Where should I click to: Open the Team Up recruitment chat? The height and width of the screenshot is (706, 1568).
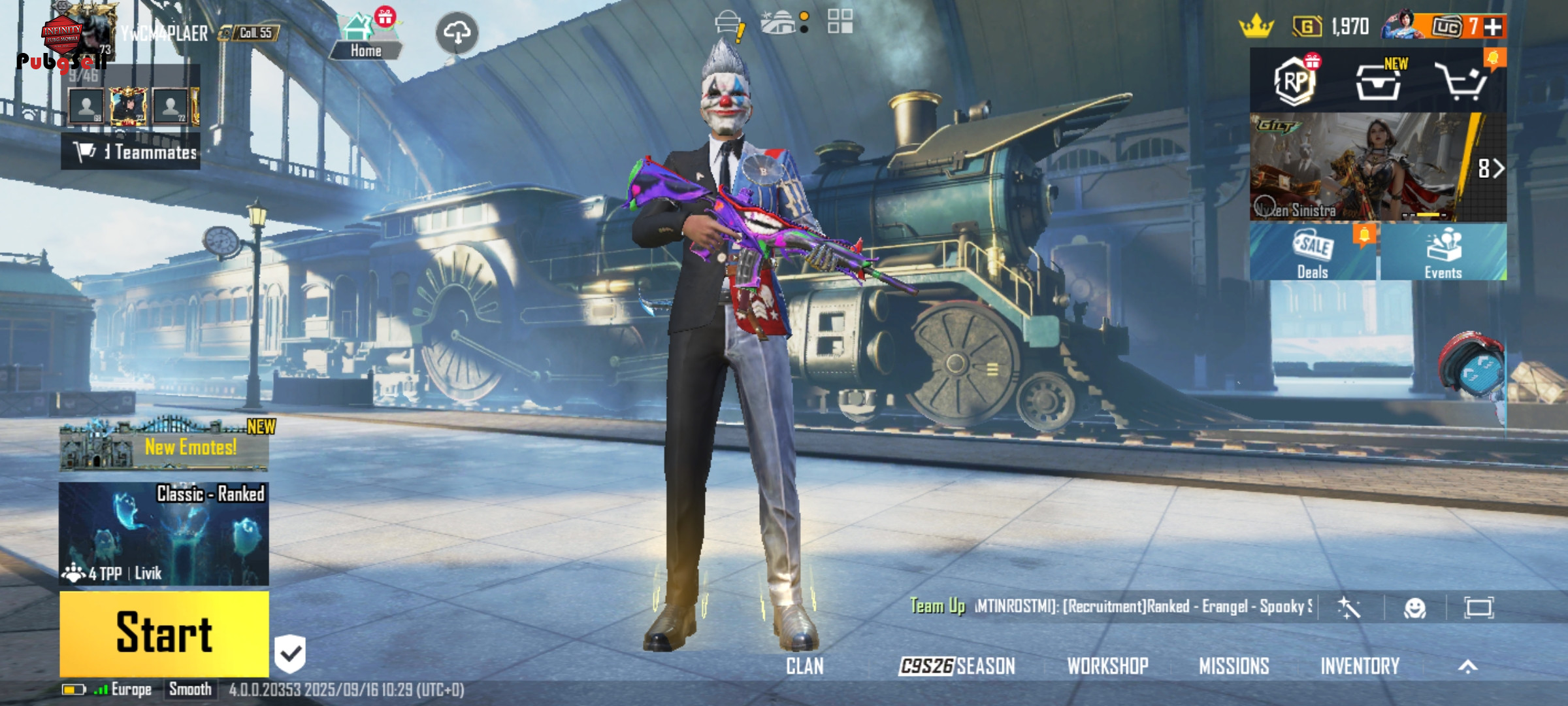1111,607
